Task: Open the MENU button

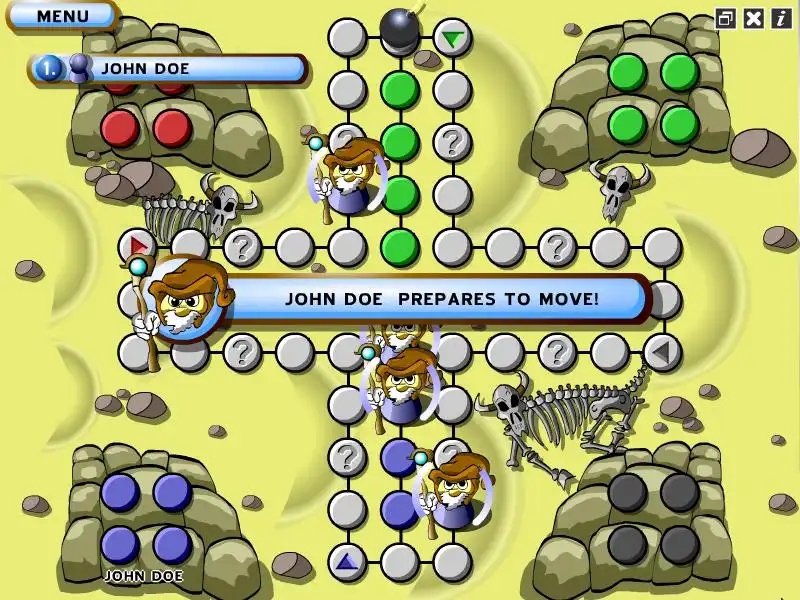Action: (62, 16)
